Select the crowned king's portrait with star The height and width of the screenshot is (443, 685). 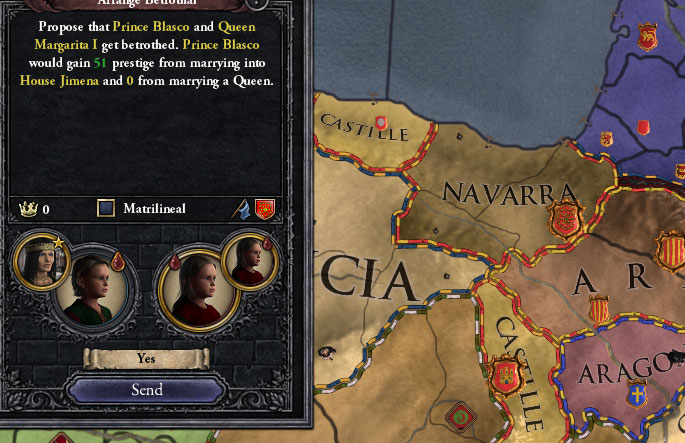[x=41, y=261]
